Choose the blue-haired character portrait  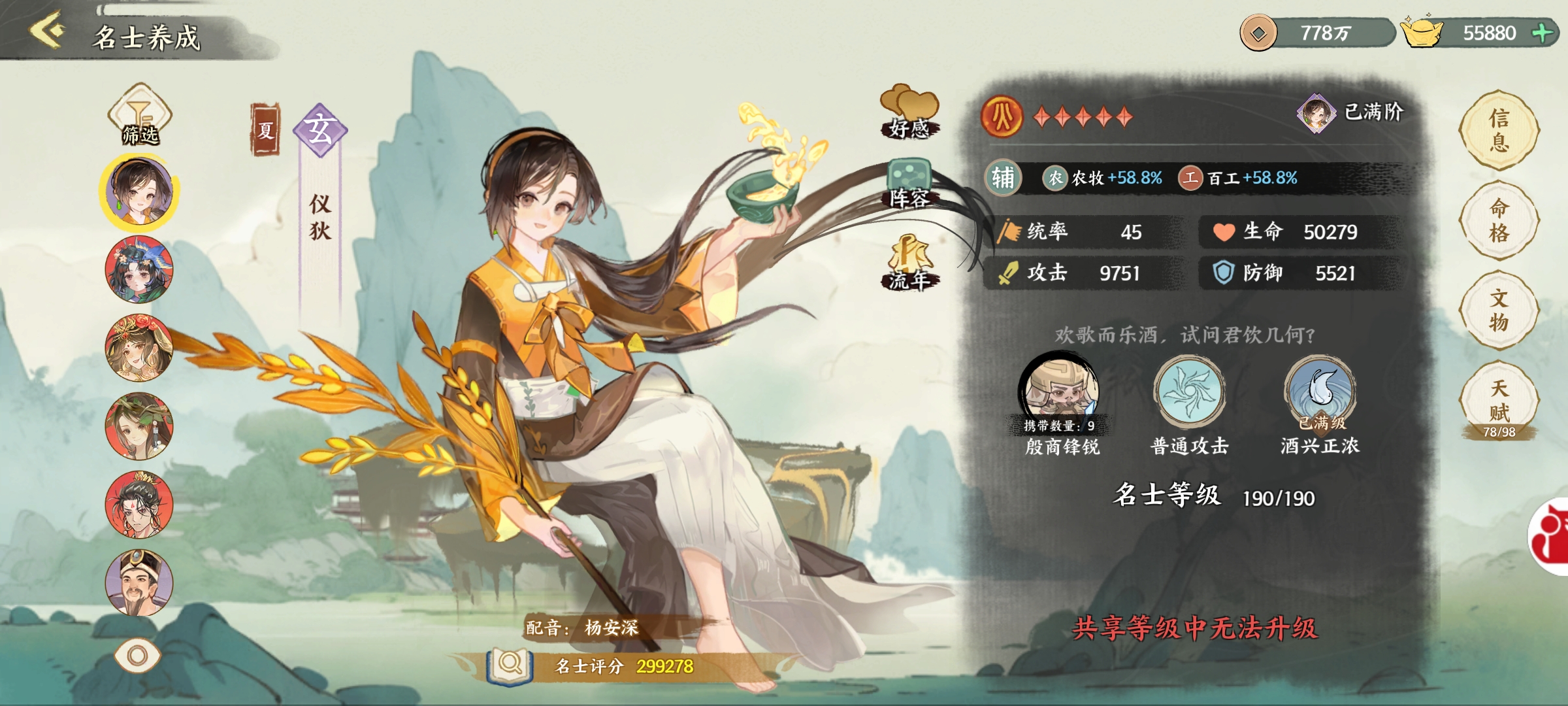click(x=139, y=269)
